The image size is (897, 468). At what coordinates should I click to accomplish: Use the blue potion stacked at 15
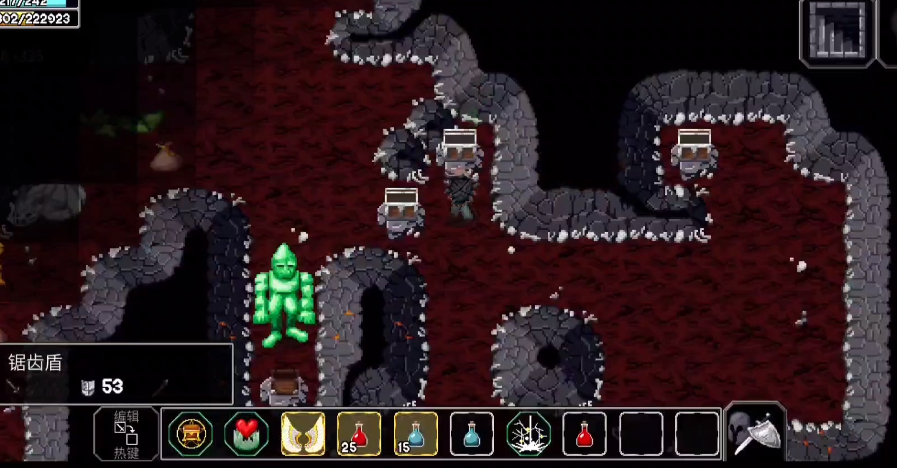pyautogui.click(x=415, y=433)
